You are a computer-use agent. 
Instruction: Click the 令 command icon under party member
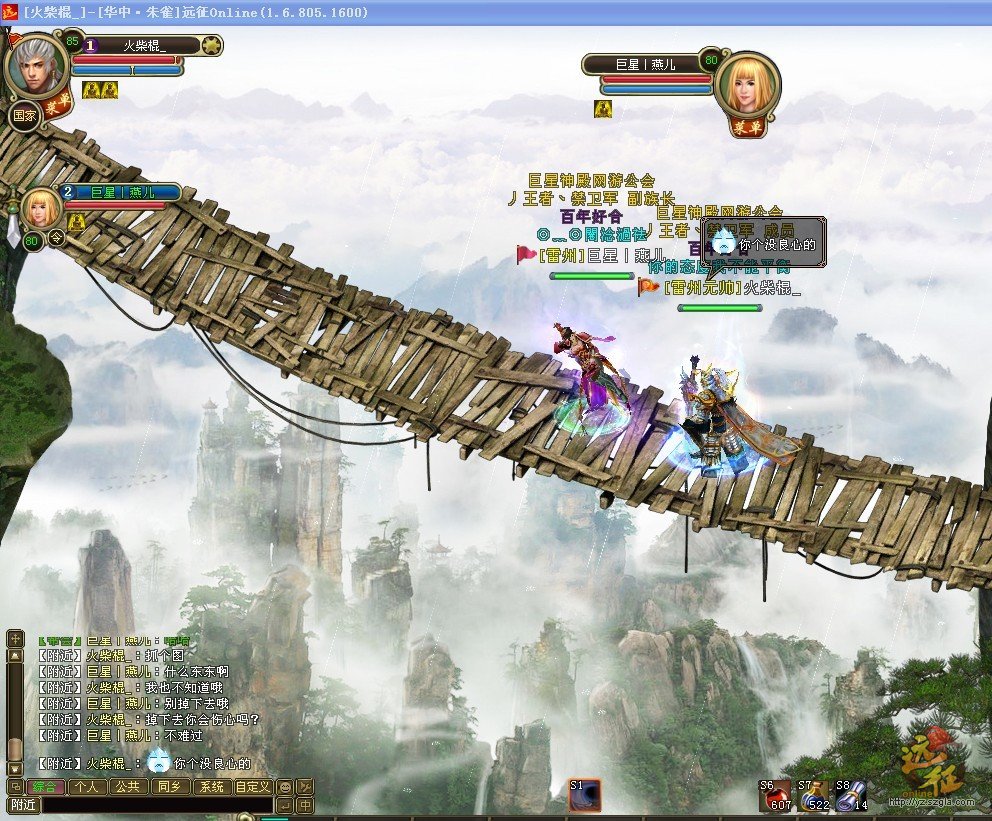click(x=57, y=238)
